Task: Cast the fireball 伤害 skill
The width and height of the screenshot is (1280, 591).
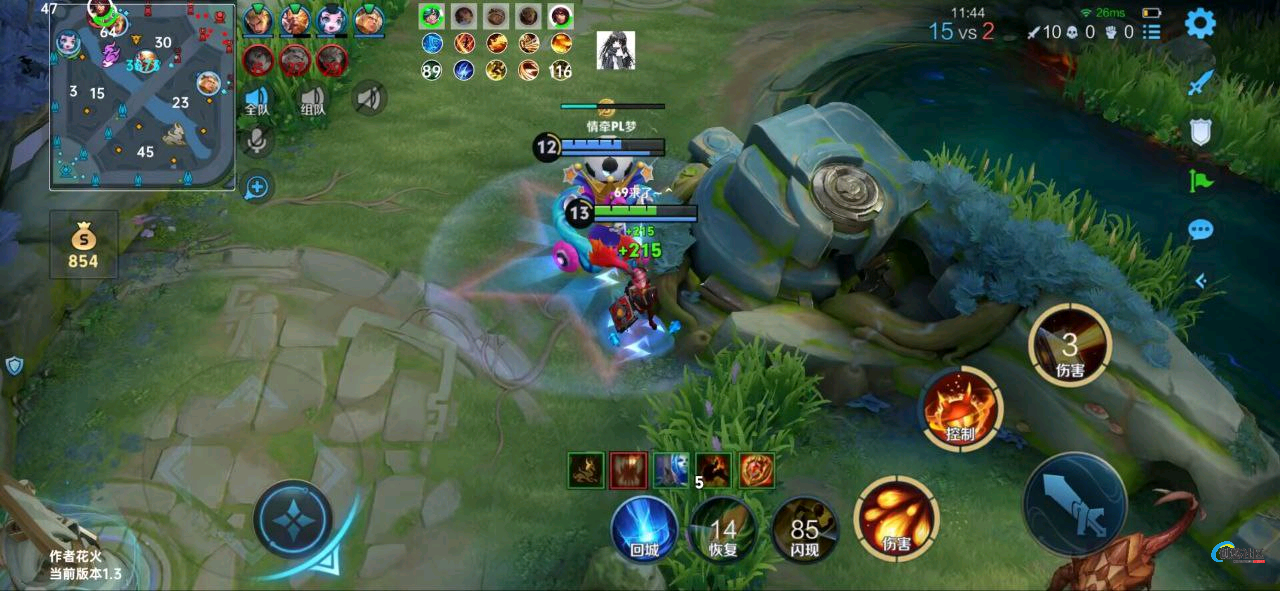Action: [x=896, y=517]
